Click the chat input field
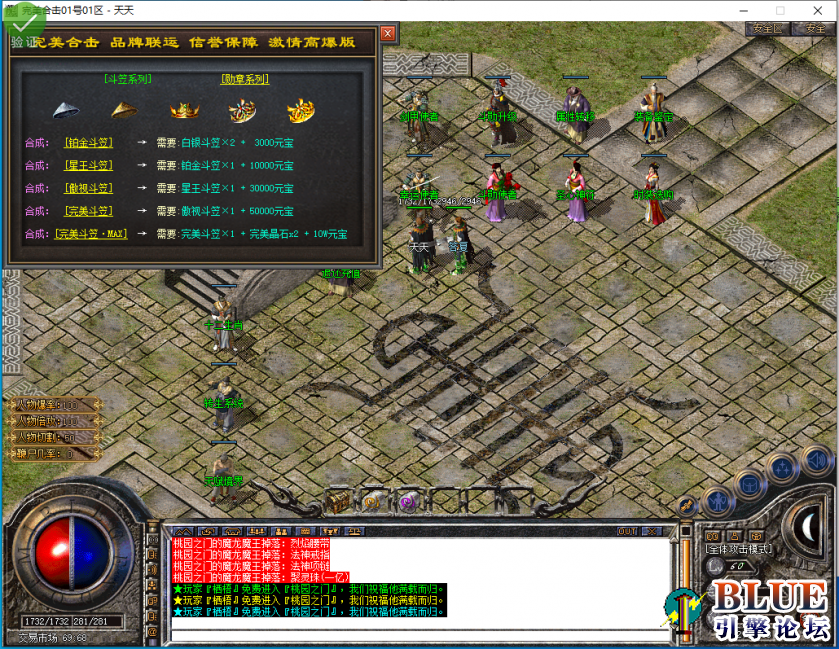 [420, 634]
